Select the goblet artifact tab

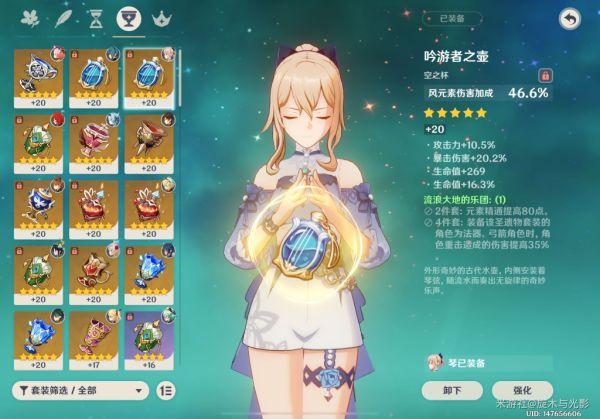[x=127, y=18]
